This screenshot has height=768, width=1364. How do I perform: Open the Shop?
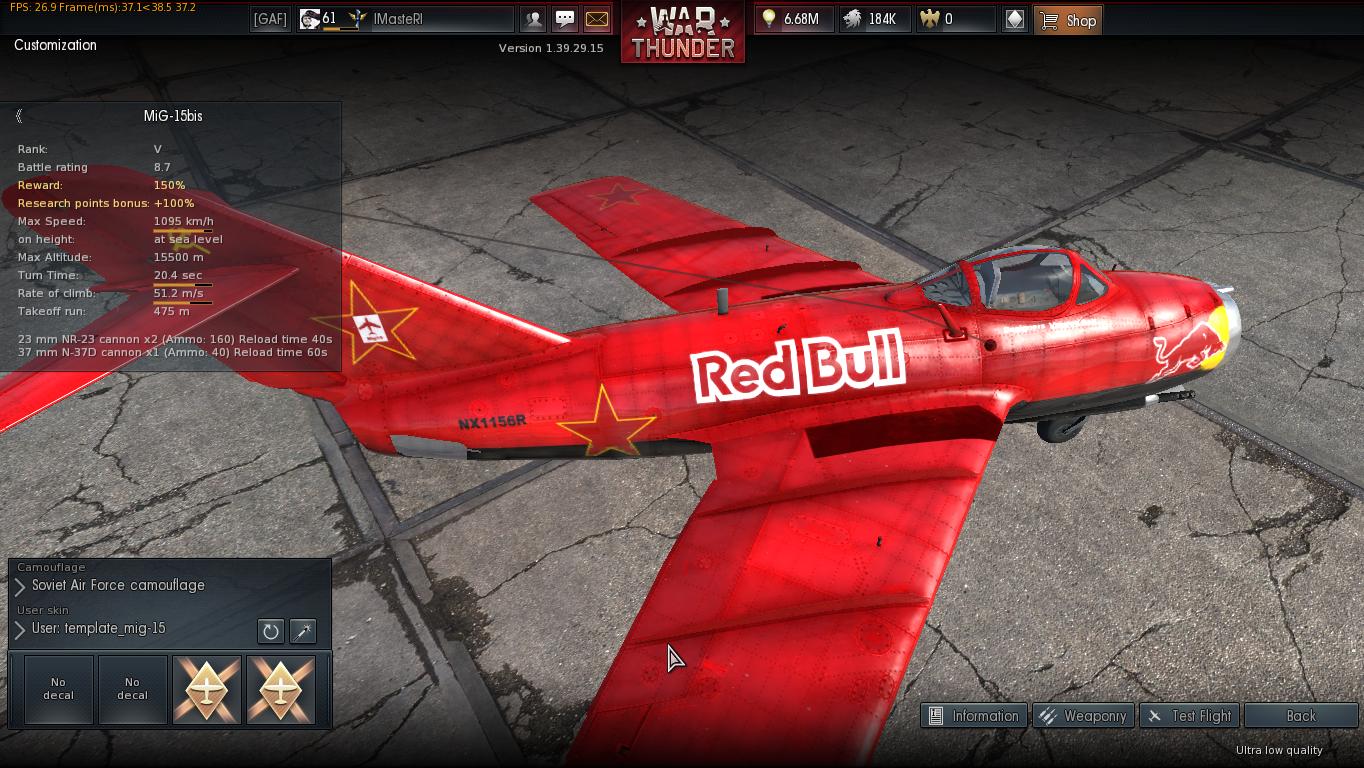(x=1068, y=20)
